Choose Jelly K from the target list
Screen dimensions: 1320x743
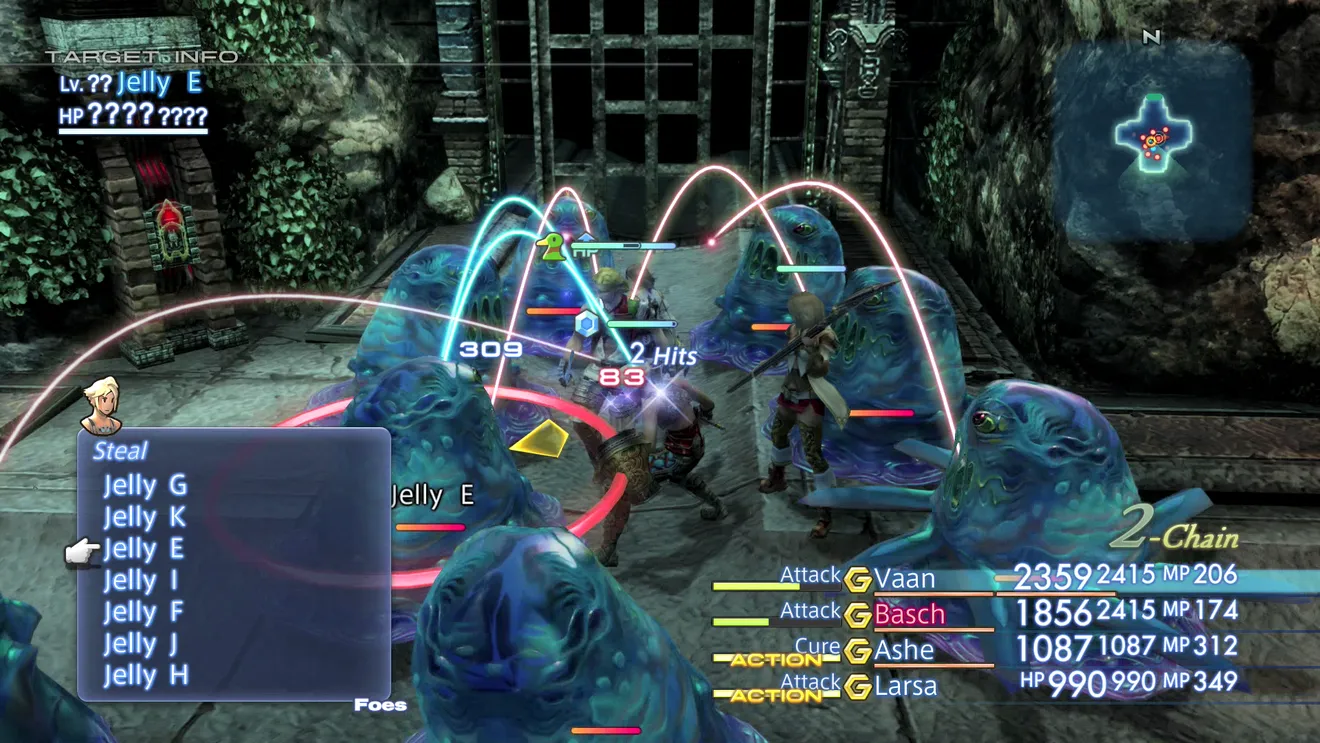click(145, 517)
